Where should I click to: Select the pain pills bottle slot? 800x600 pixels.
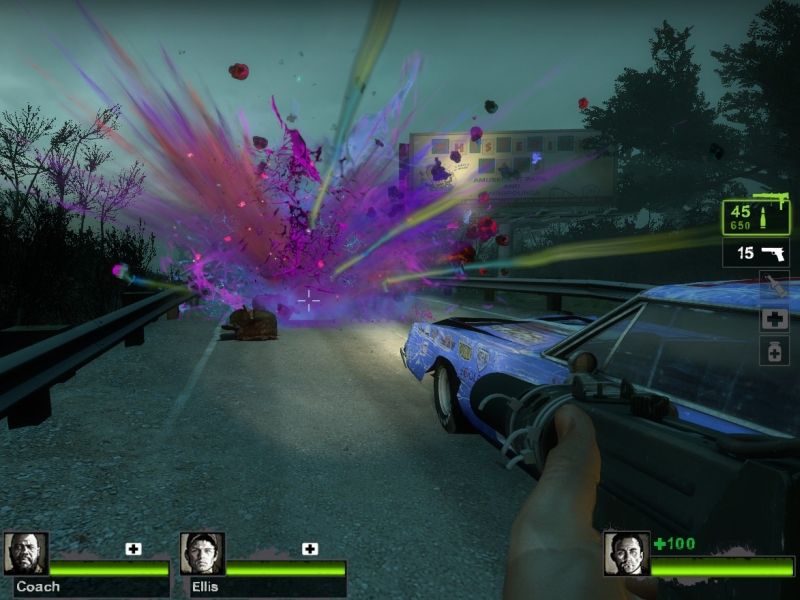[774, 351]
